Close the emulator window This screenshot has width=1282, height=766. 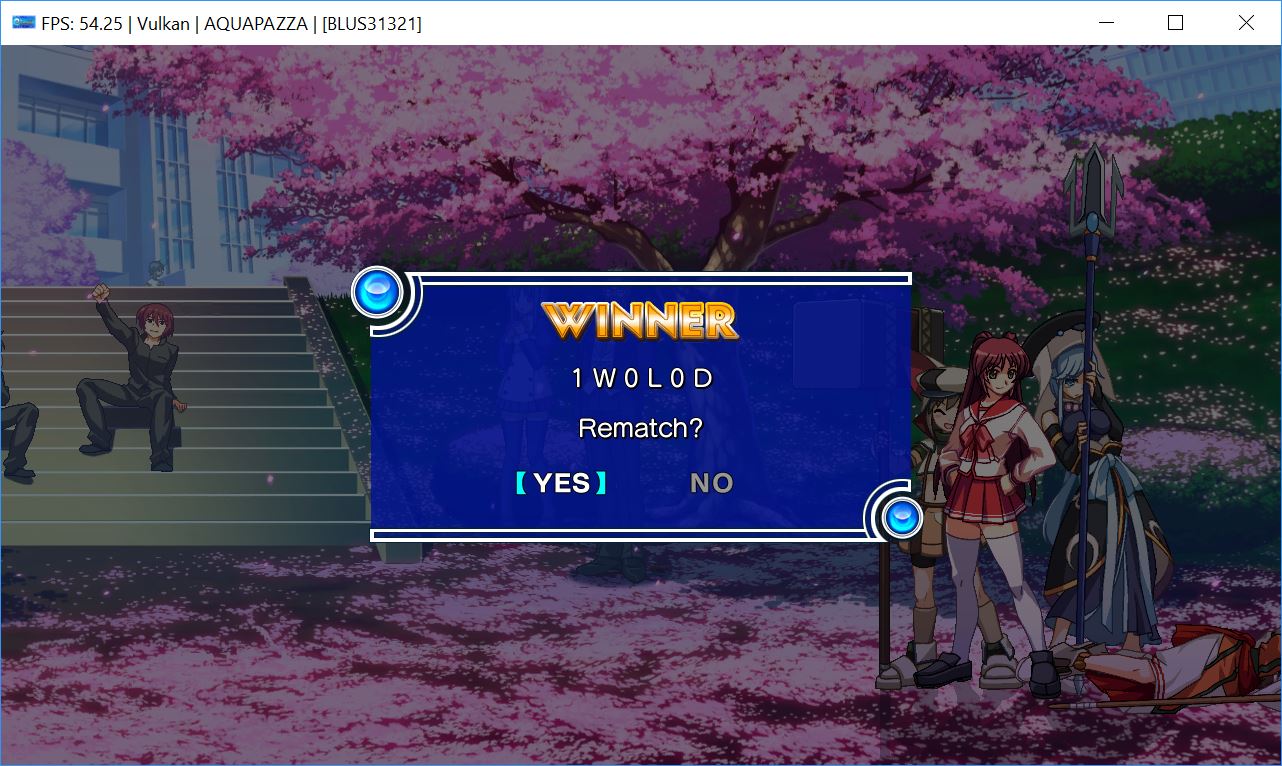[1245, 23]
